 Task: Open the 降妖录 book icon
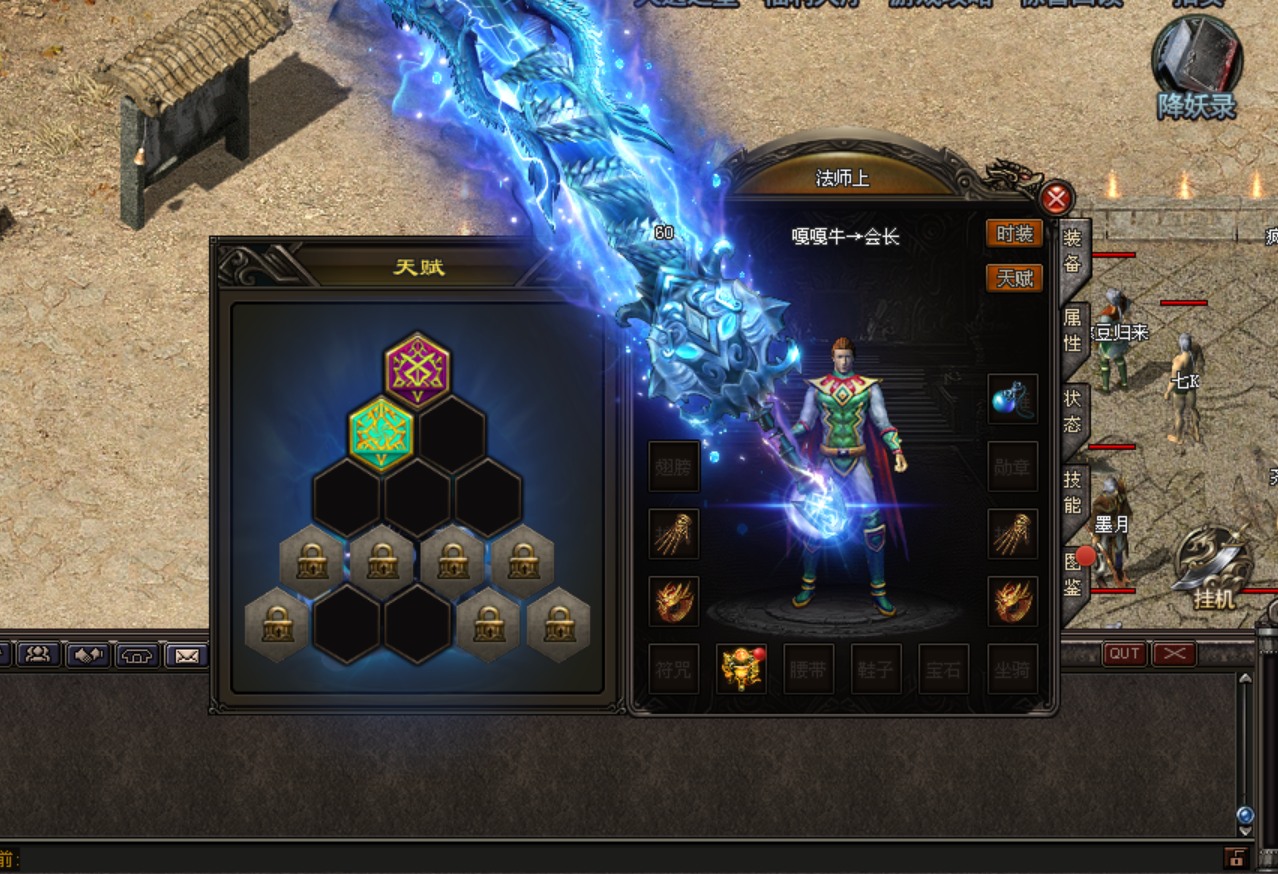coord(1196,65)
